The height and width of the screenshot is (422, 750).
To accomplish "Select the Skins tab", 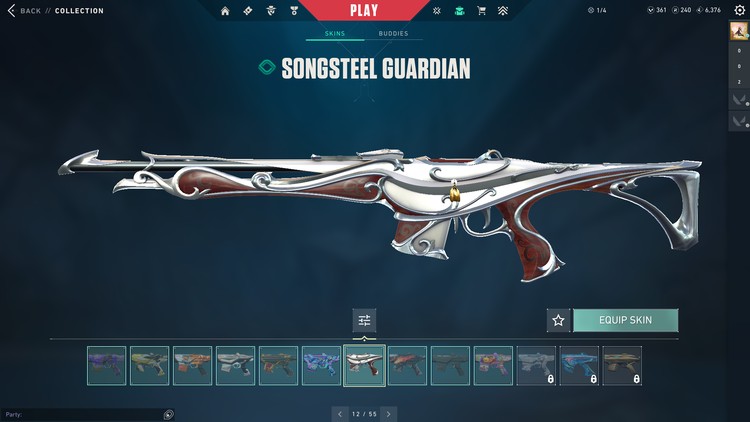I will point(335,34).
